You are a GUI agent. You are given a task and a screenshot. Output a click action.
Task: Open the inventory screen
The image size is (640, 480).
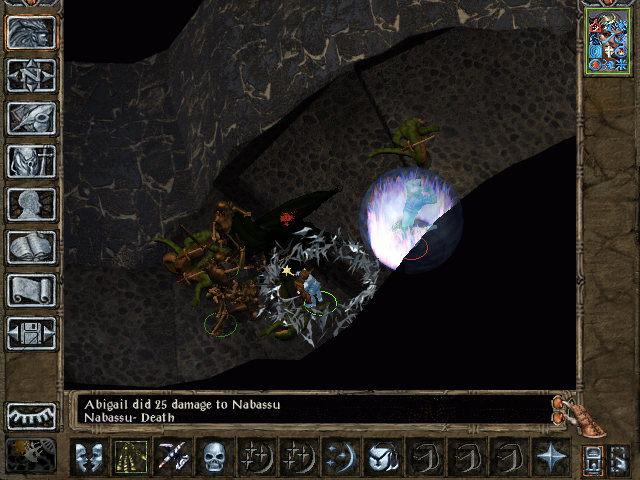[31, 161]
